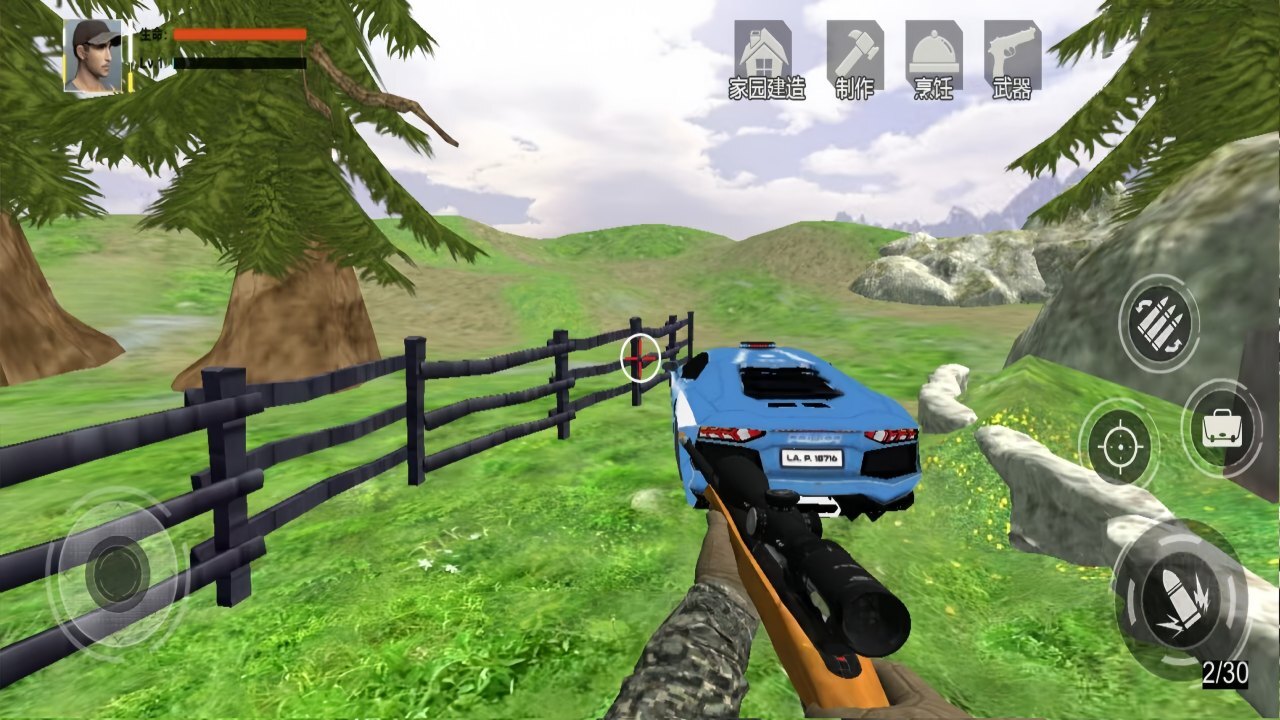Open the 家园建造 home building menu
Image resolution: width=1280 pixels, height=720 pixels.
[765, 59]
